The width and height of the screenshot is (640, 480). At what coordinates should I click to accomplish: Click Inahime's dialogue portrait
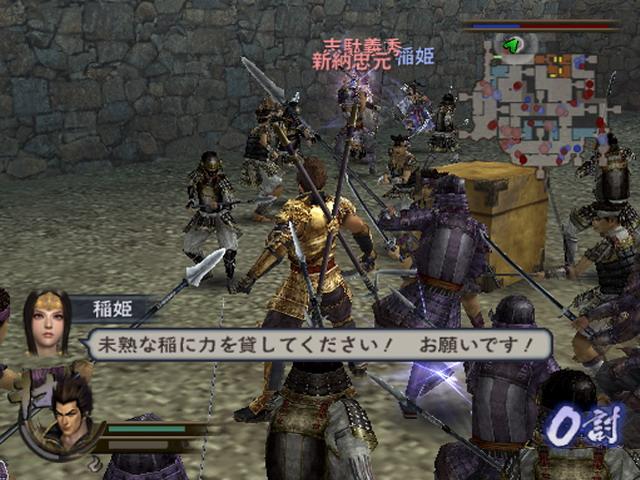pos(46,321)
